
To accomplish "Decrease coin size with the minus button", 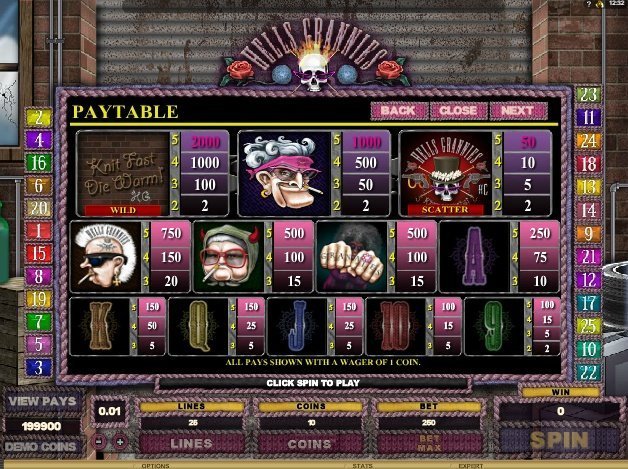I will (101, 441).
